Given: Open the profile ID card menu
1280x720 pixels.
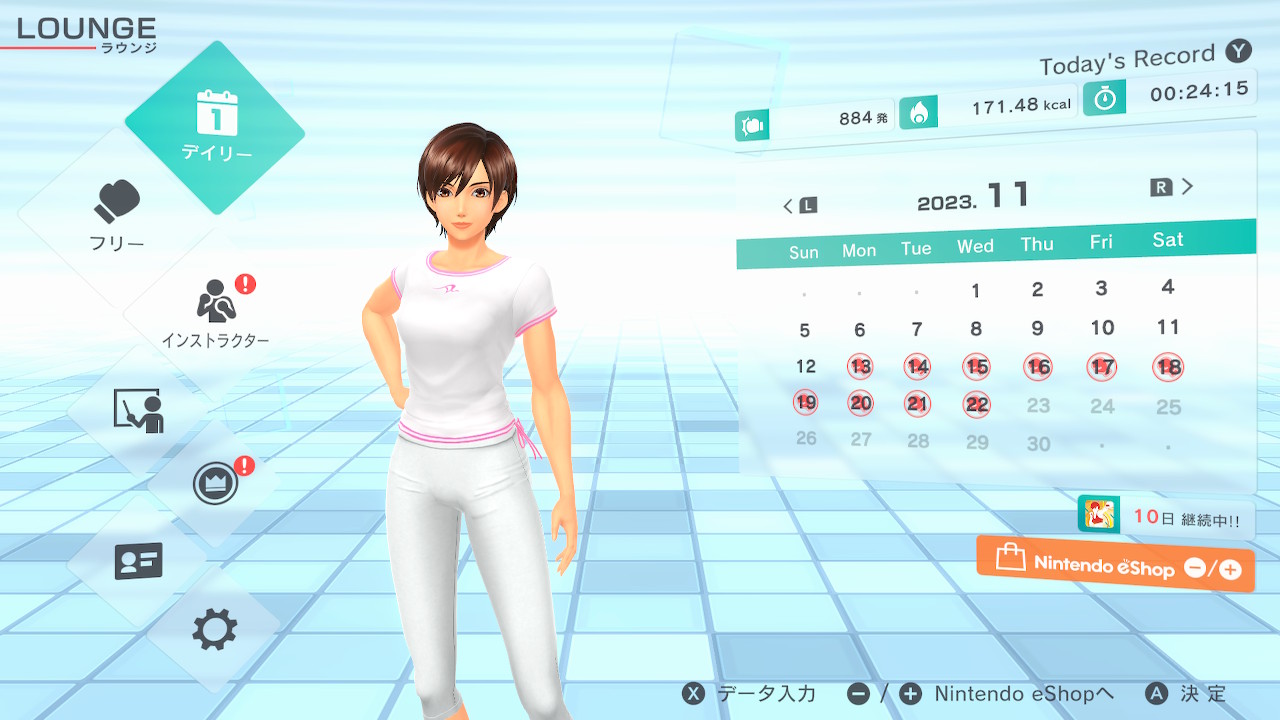Looking at the screenshot, I should point(138,561).
